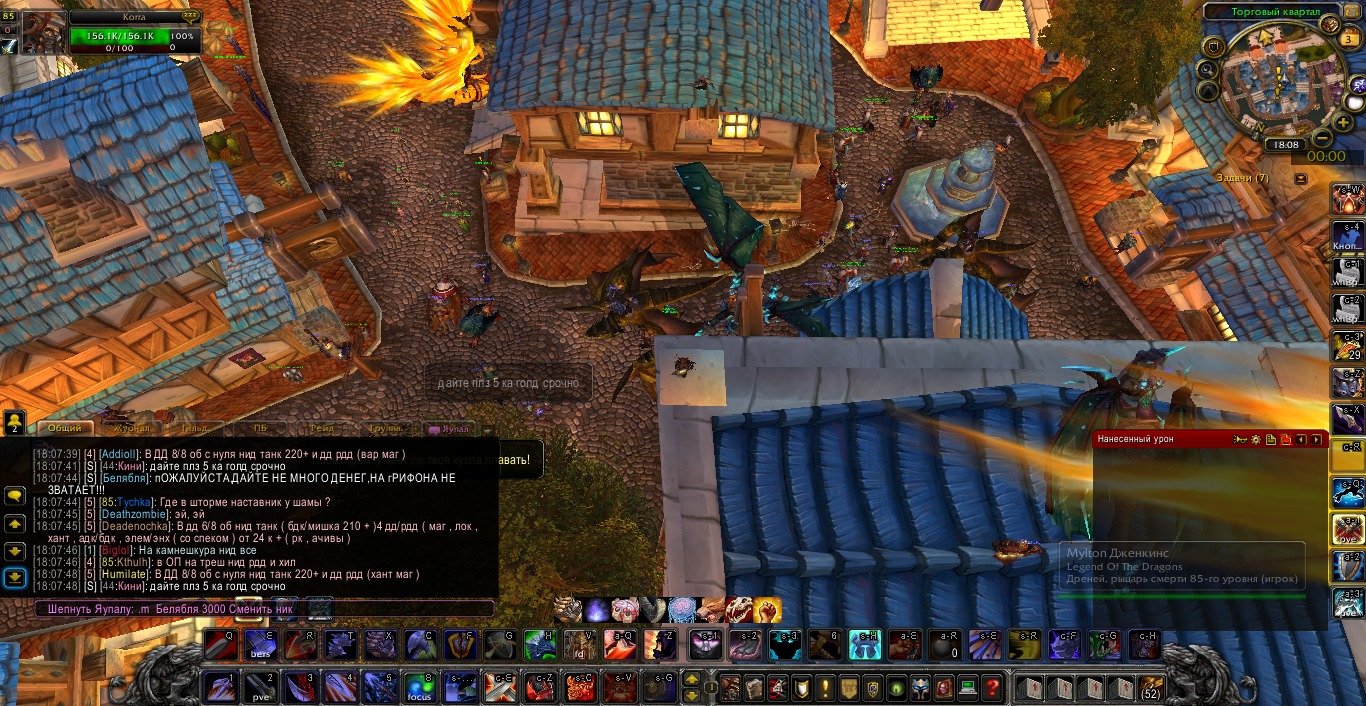
Task: Click the whisper chat input box
Action: tap(265, 609)
